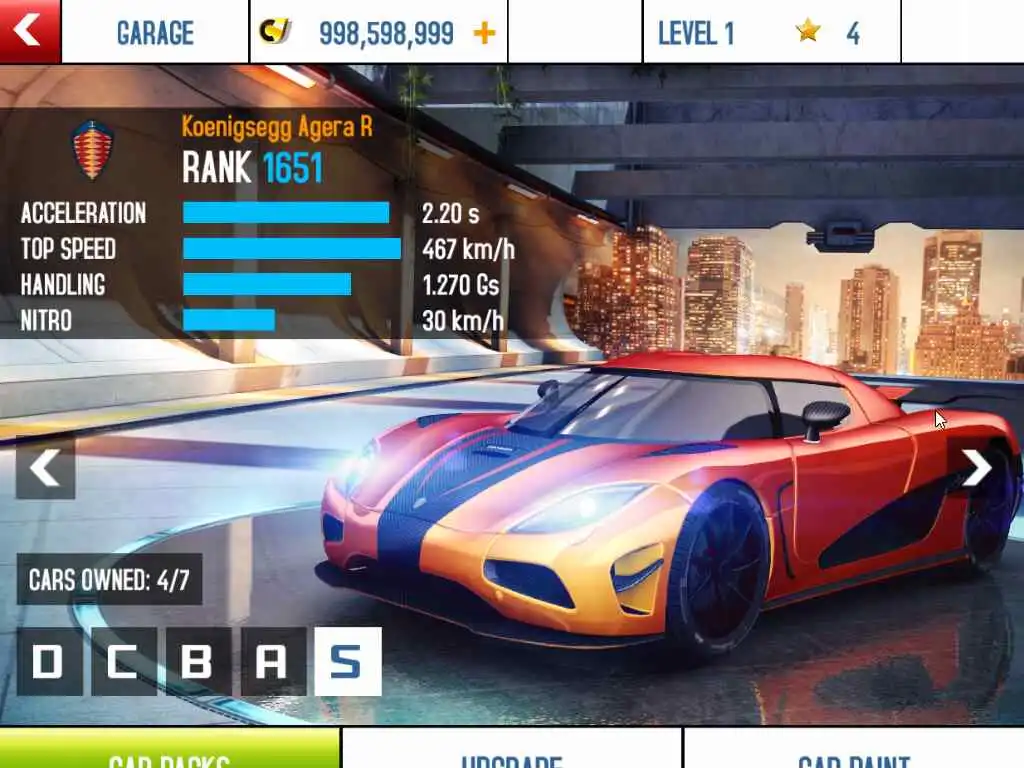Open the Upgrade menu
Image resolution: width=1024 pixels, height=768 pixels.
pos(511,752)
